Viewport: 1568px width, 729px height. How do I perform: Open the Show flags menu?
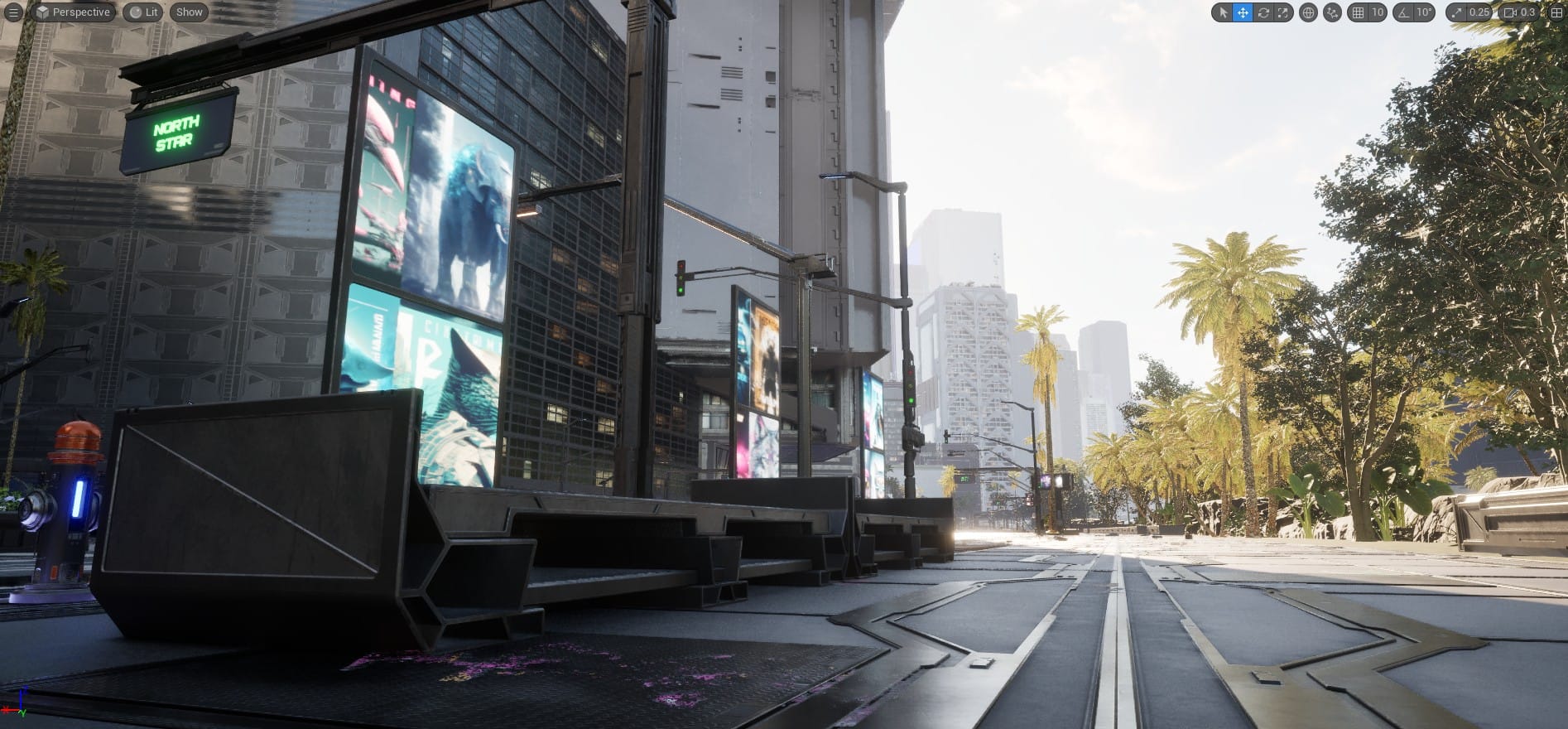click(189, 12)
